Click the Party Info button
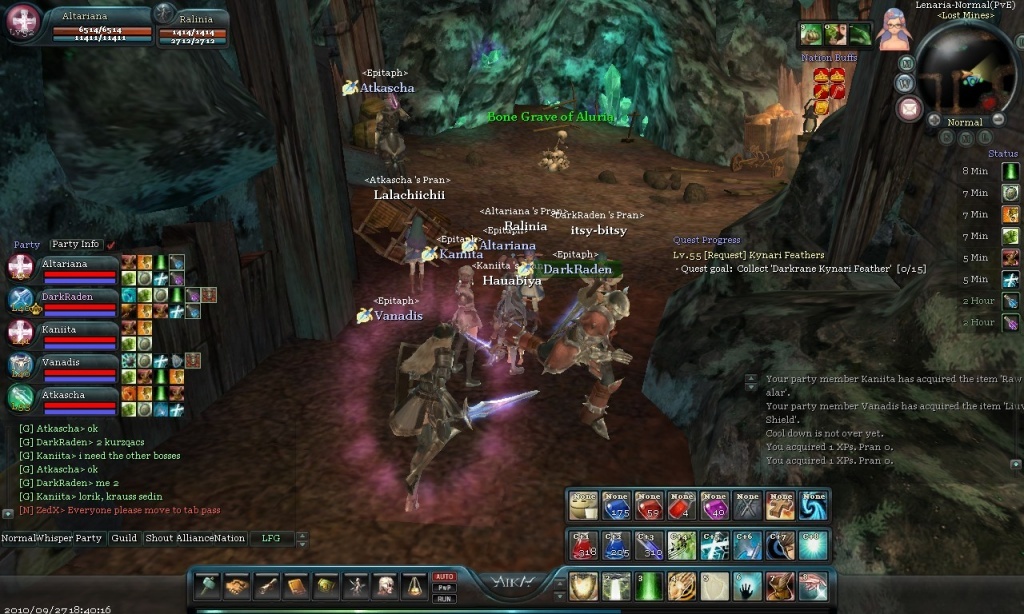The image size is (1024, 614). point(76,244)
